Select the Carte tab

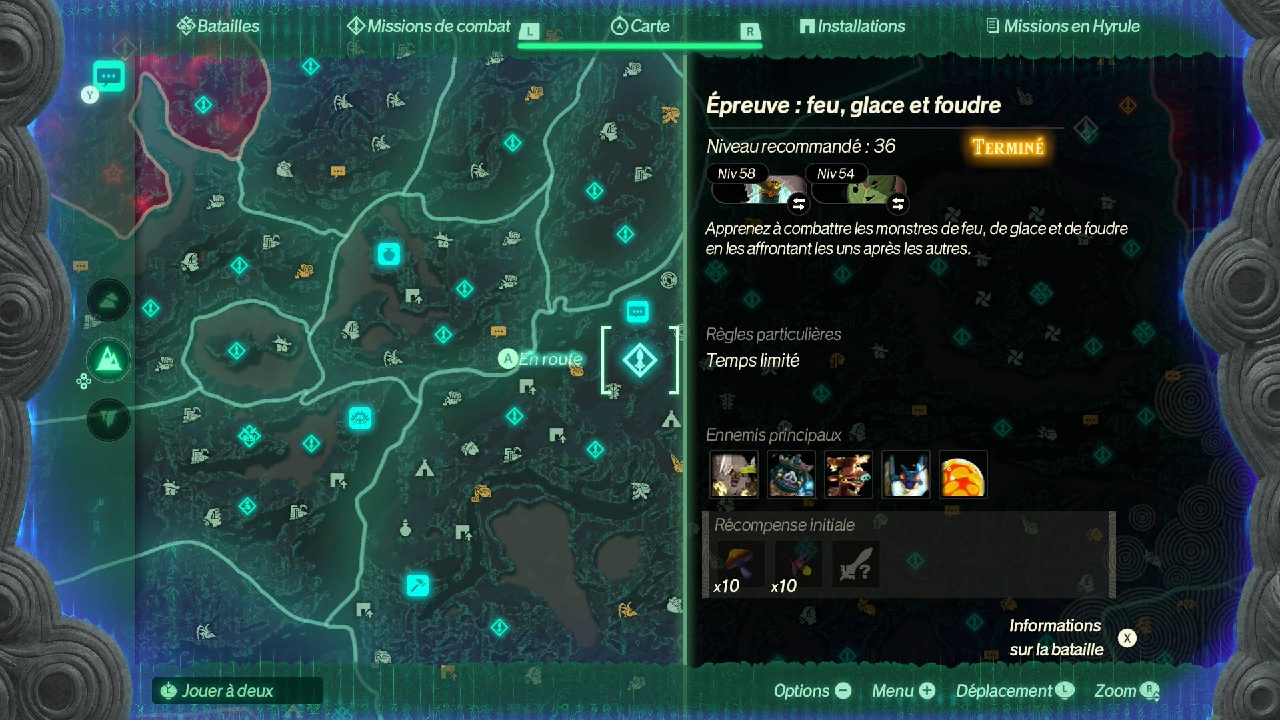click(640, 27)
